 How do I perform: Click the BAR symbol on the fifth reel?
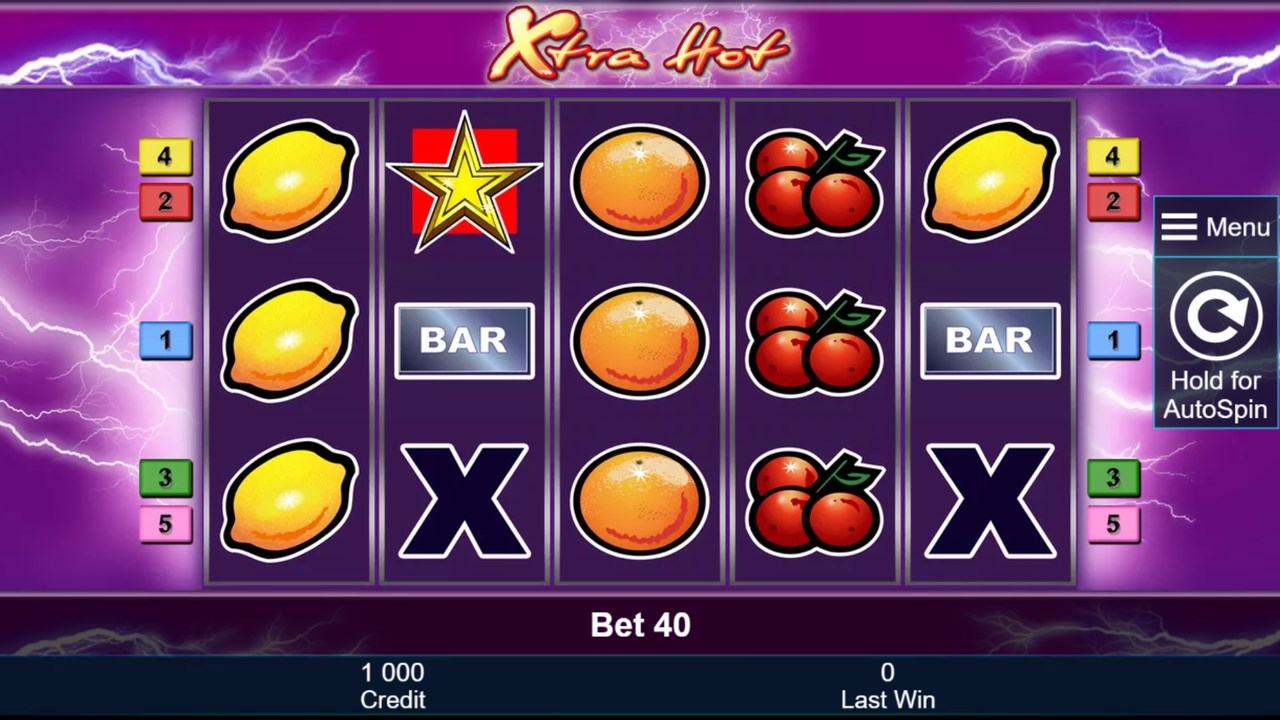click(x=989, y=340)
